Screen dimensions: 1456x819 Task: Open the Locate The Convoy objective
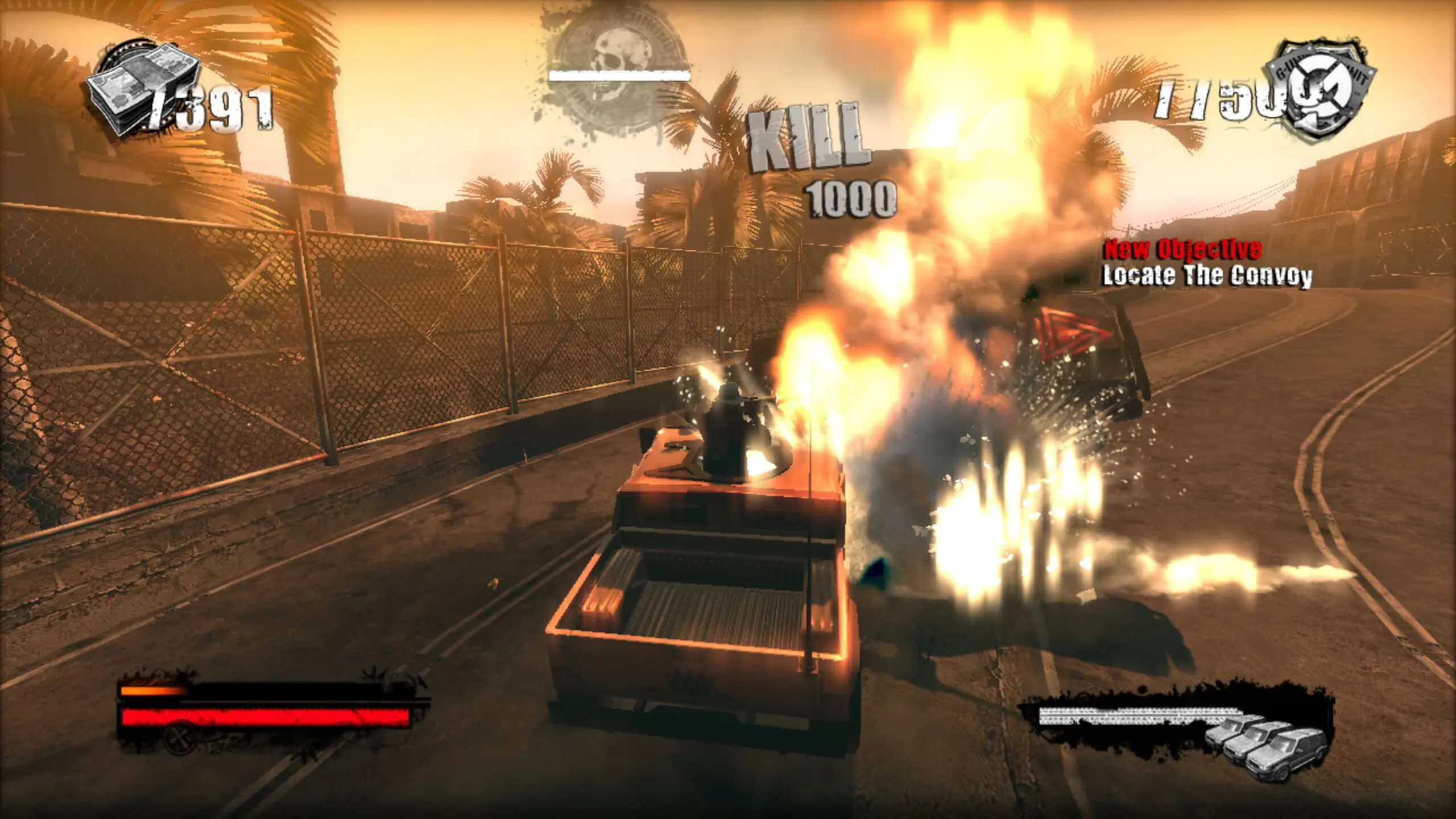point(1207,276)
